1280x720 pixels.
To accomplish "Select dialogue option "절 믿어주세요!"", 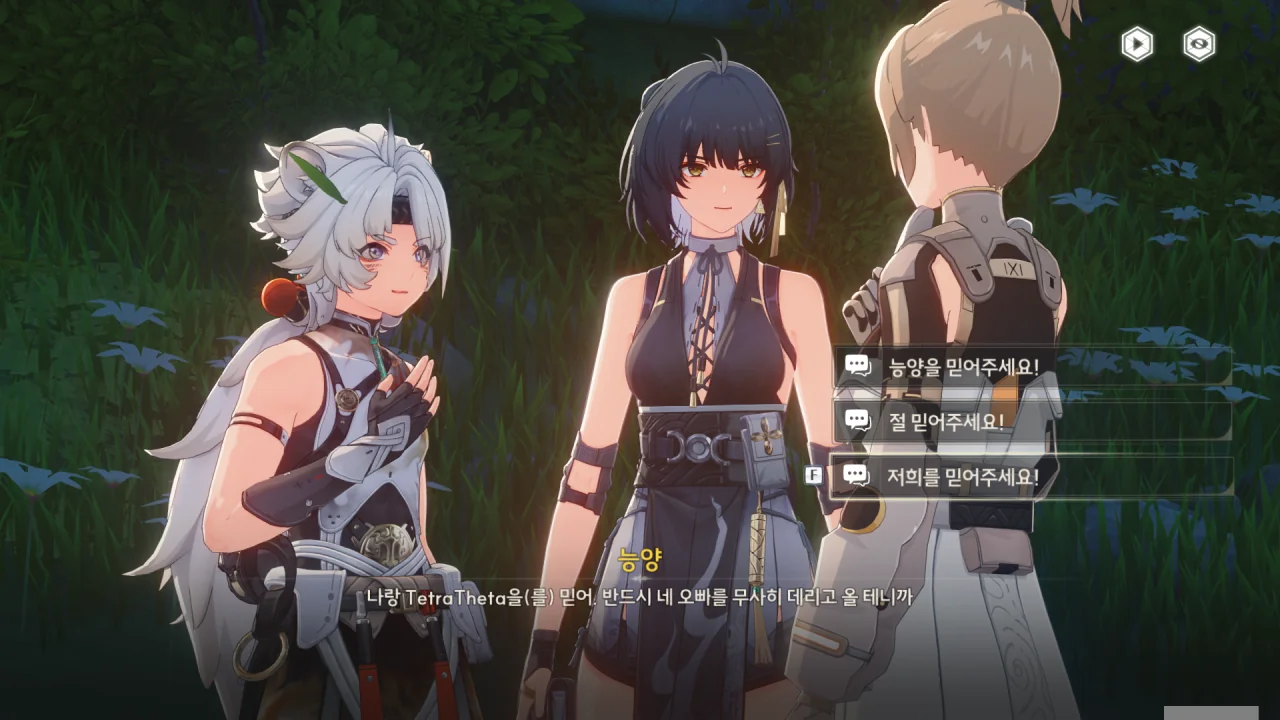I will pos(1030,421).
